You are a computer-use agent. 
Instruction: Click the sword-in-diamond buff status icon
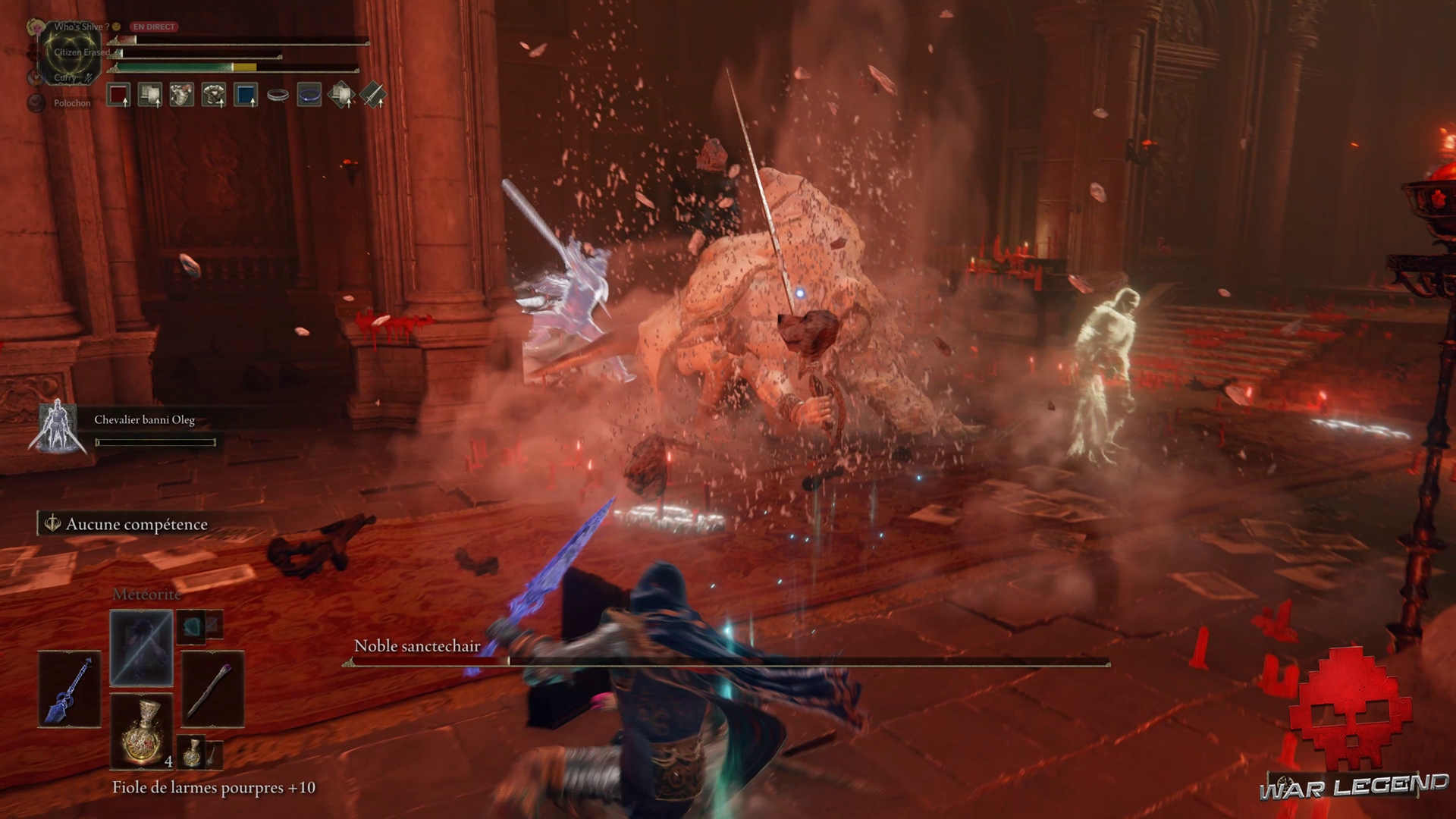pos(373,95)
